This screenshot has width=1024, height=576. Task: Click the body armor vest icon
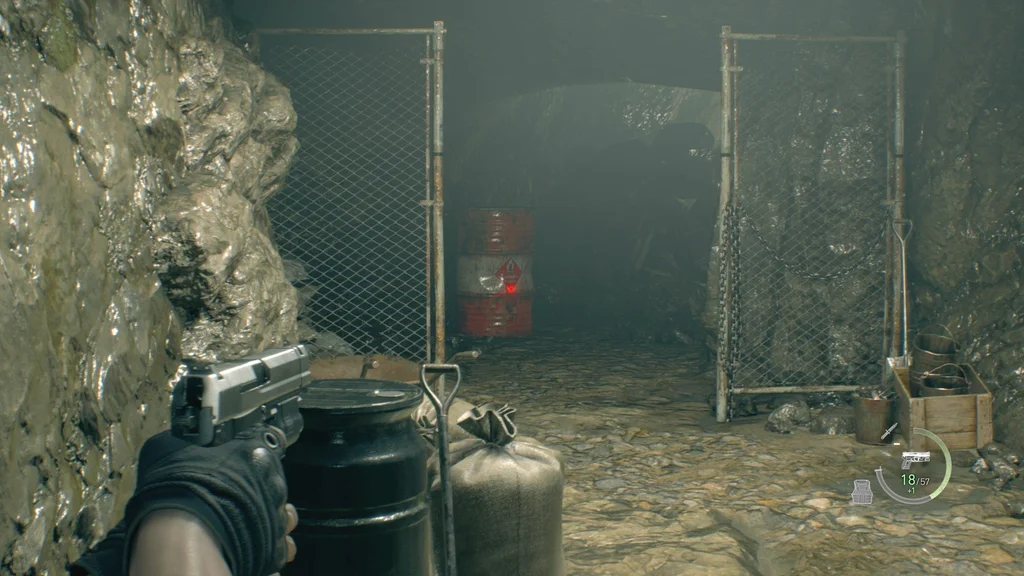(x=863, y=490)
